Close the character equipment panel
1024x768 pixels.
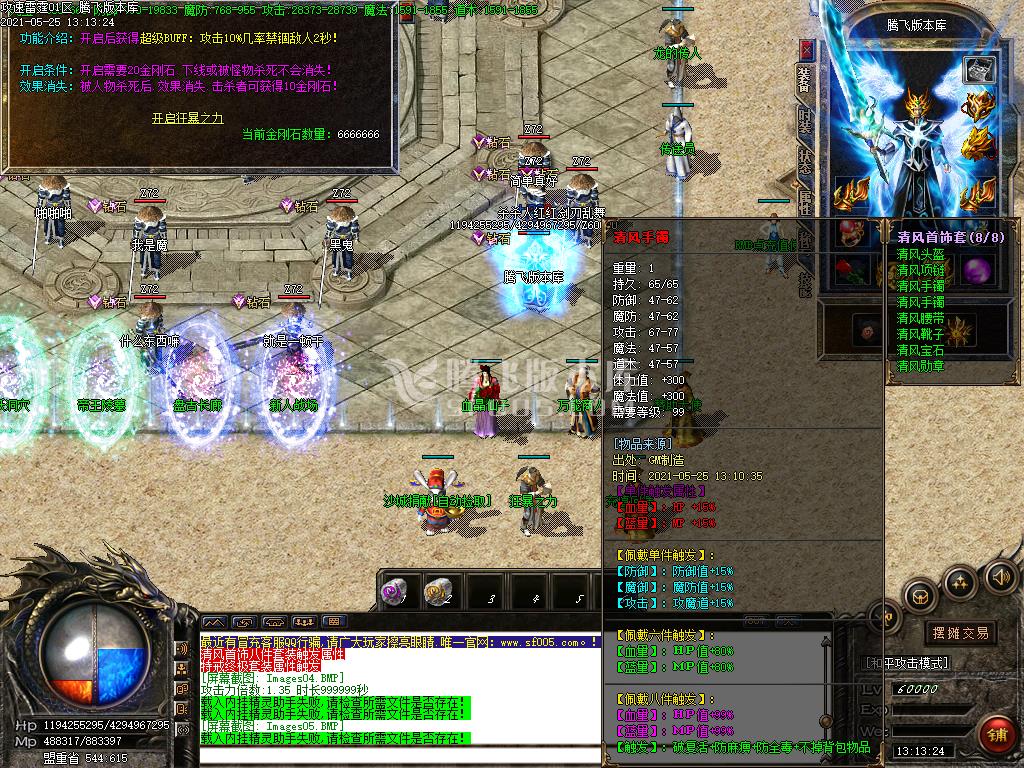coord(807,47)
